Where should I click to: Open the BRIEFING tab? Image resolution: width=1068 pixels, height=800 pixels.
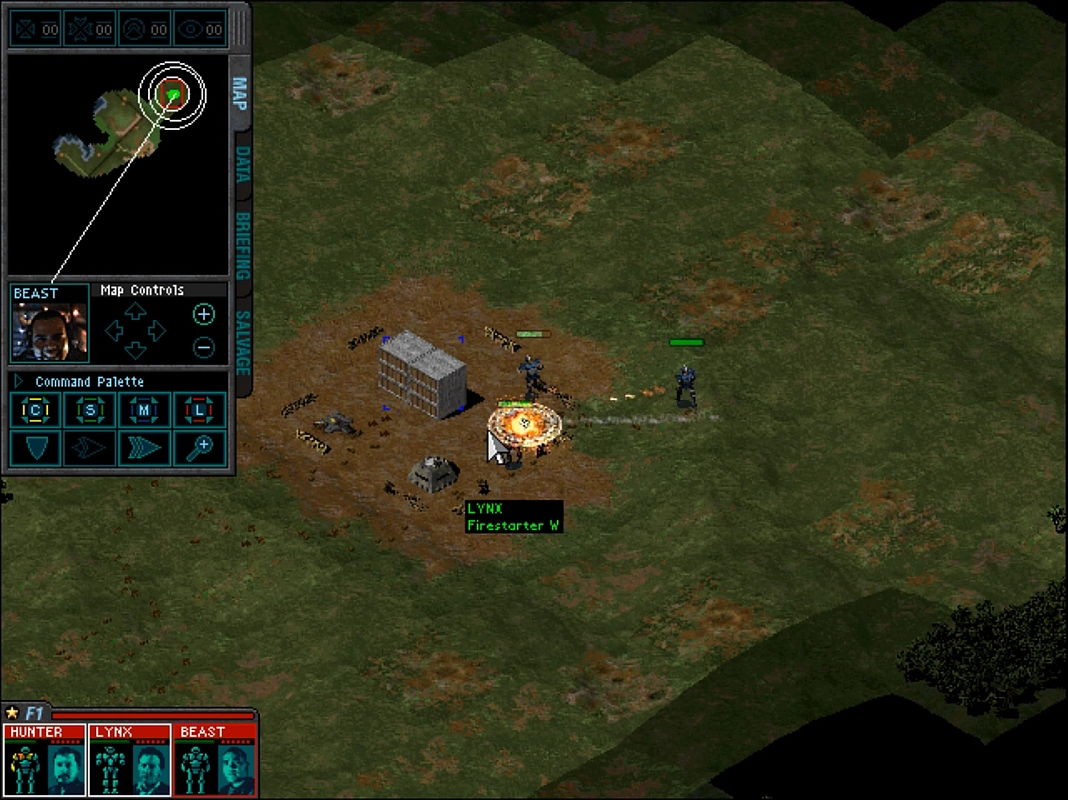point(241,246)
